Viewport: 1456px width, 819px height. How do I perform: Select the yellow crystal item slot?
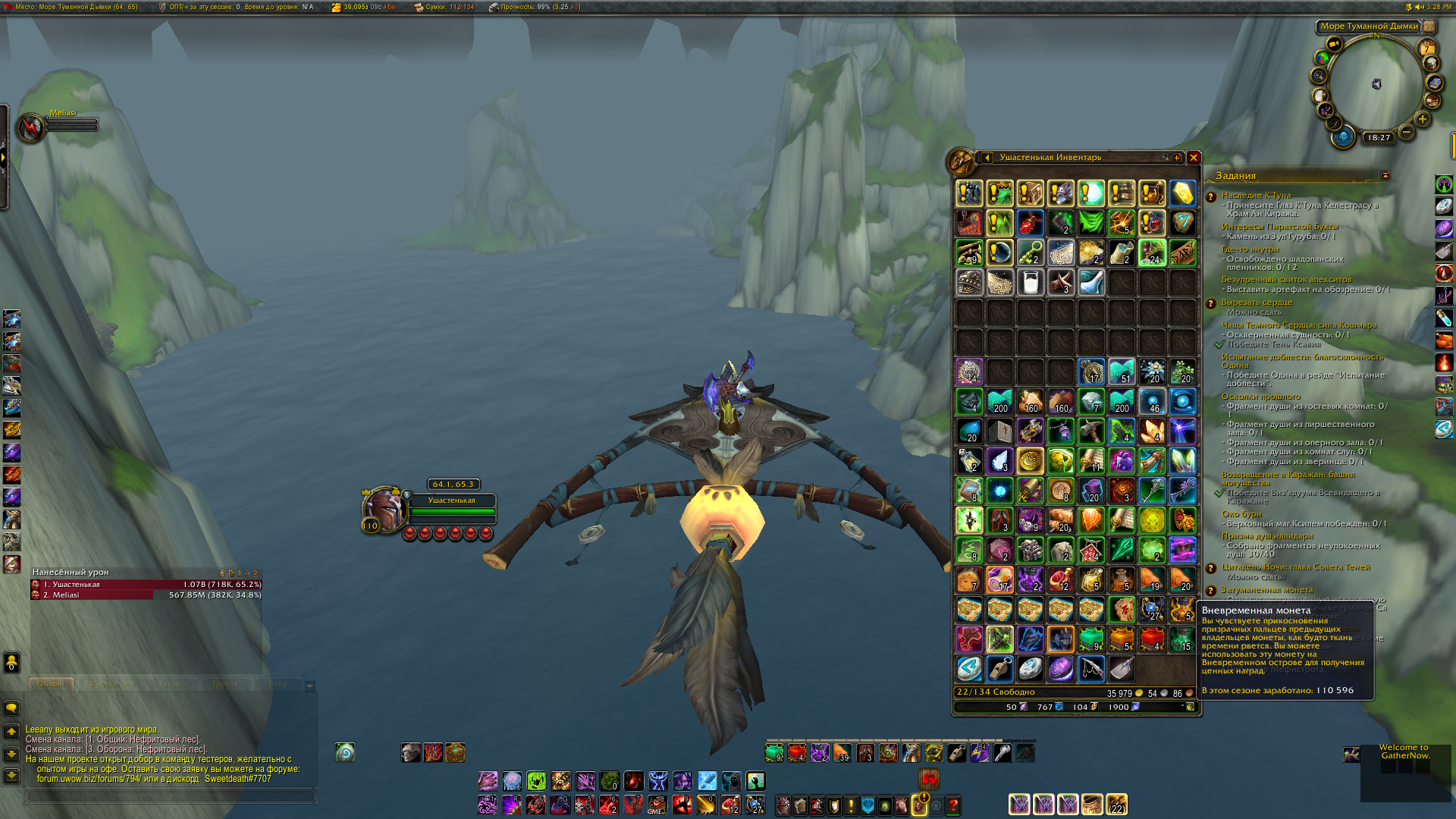pos(1181,193)
